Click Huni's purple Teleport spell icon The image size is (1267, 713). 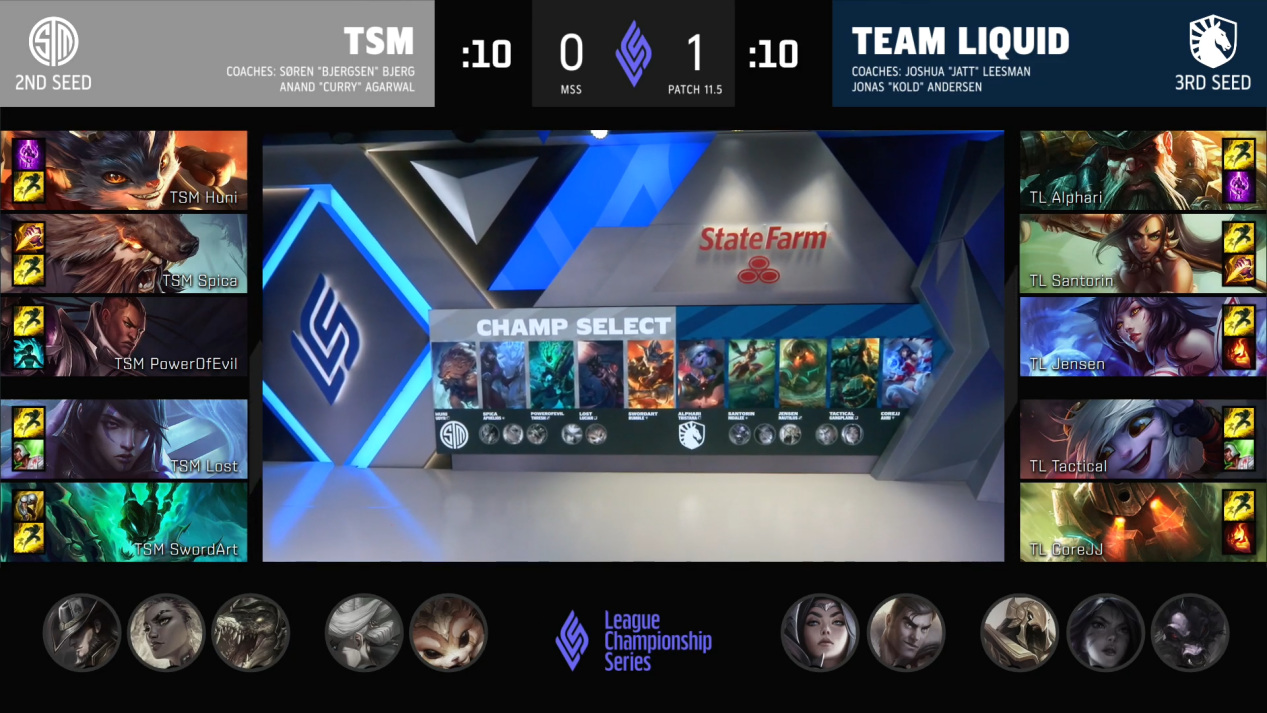click(x=28, y=154)
